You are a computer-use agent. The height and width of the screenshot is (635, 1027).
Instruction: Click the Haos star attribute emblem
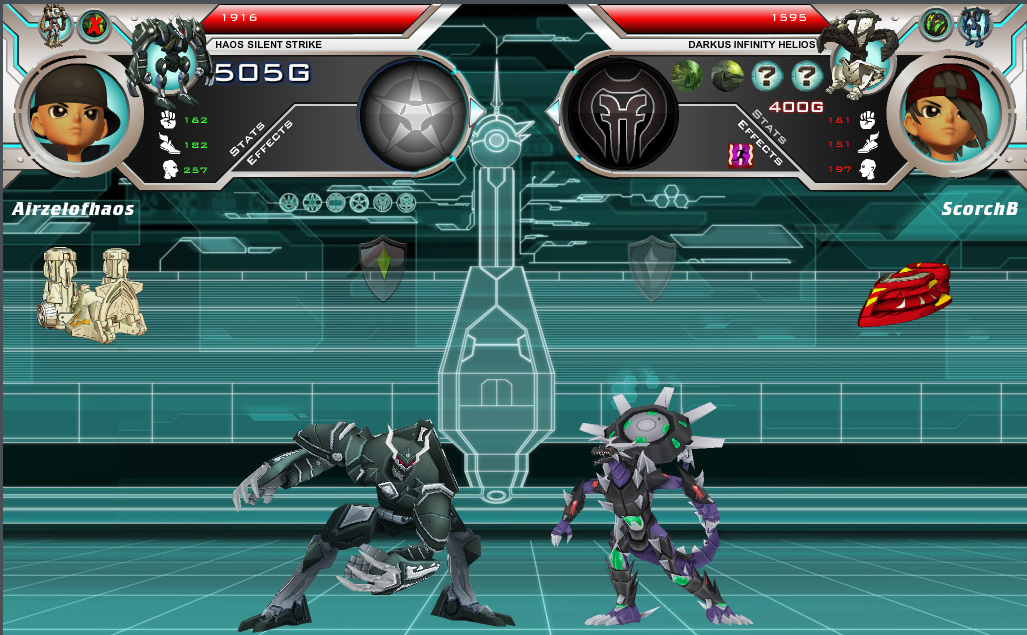pos(414,113)
